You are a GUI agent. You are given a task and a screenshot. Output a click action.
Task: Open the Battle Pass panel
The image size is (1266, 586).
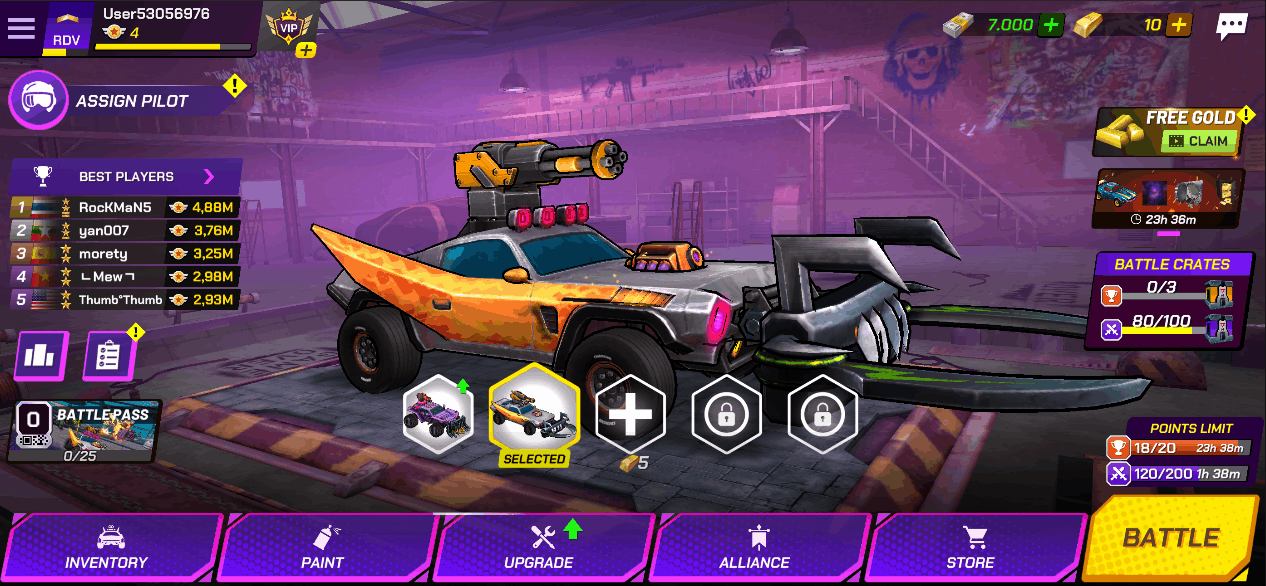[83, 431]
